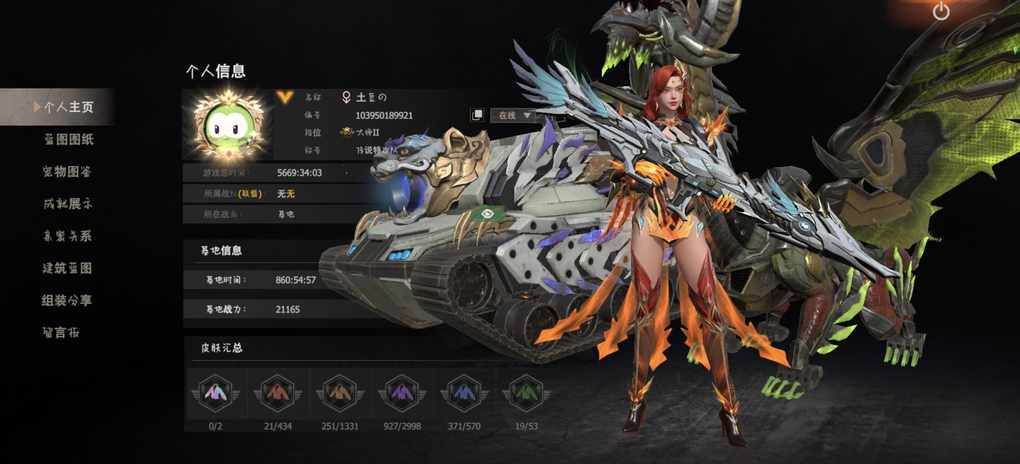This screenshot has height=464, width=1020.
Task: Open the 个人主页 personal homepage tab
Action: (x=68, y=106)
